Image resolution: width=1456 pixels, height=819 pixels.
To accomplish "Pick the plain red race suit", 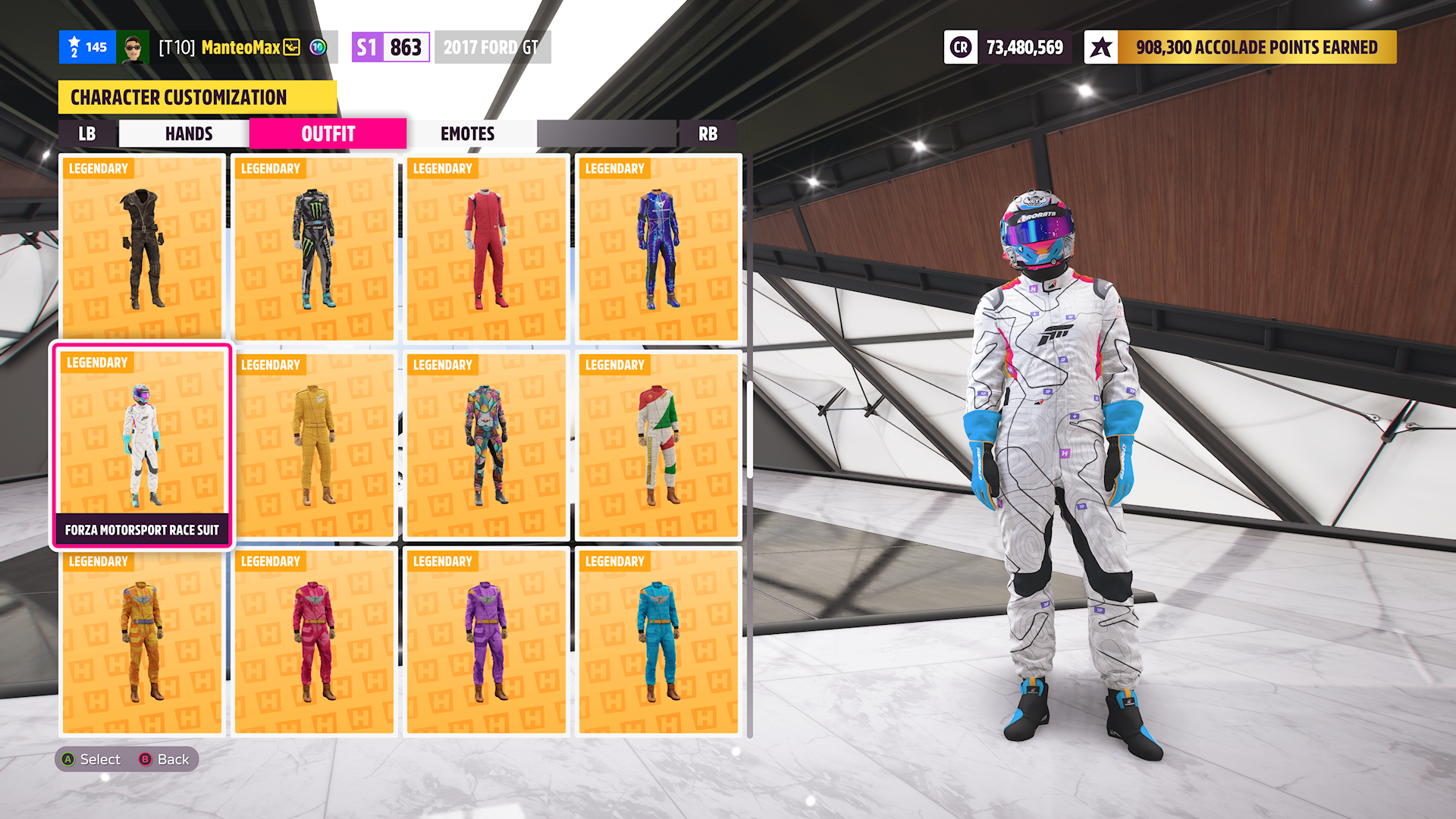I will 486,249.
